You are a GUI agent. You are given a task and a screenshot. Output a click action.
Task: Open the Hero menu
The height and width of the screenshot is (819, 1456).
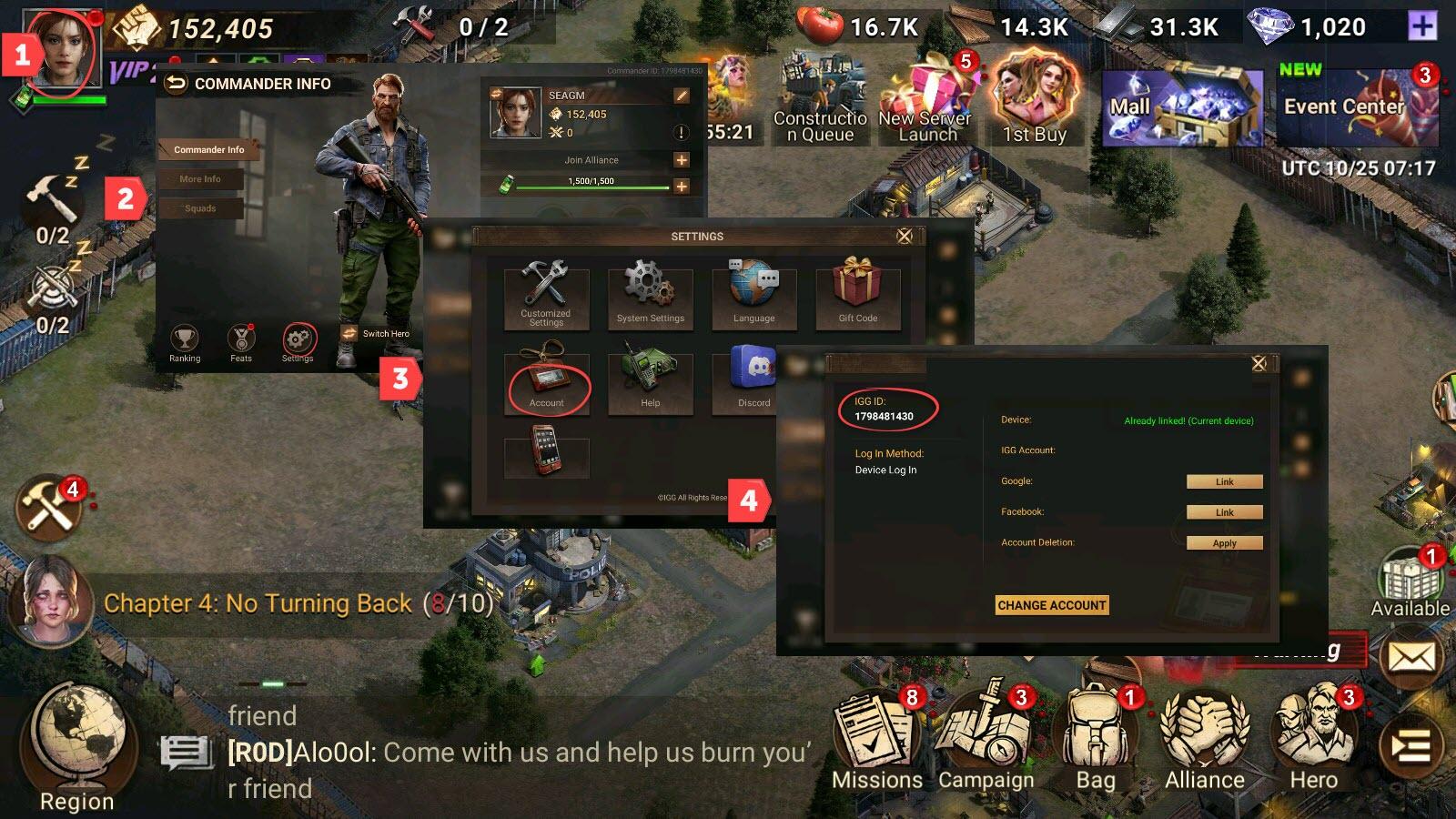pyautogui.click(x=1314, y=739)
